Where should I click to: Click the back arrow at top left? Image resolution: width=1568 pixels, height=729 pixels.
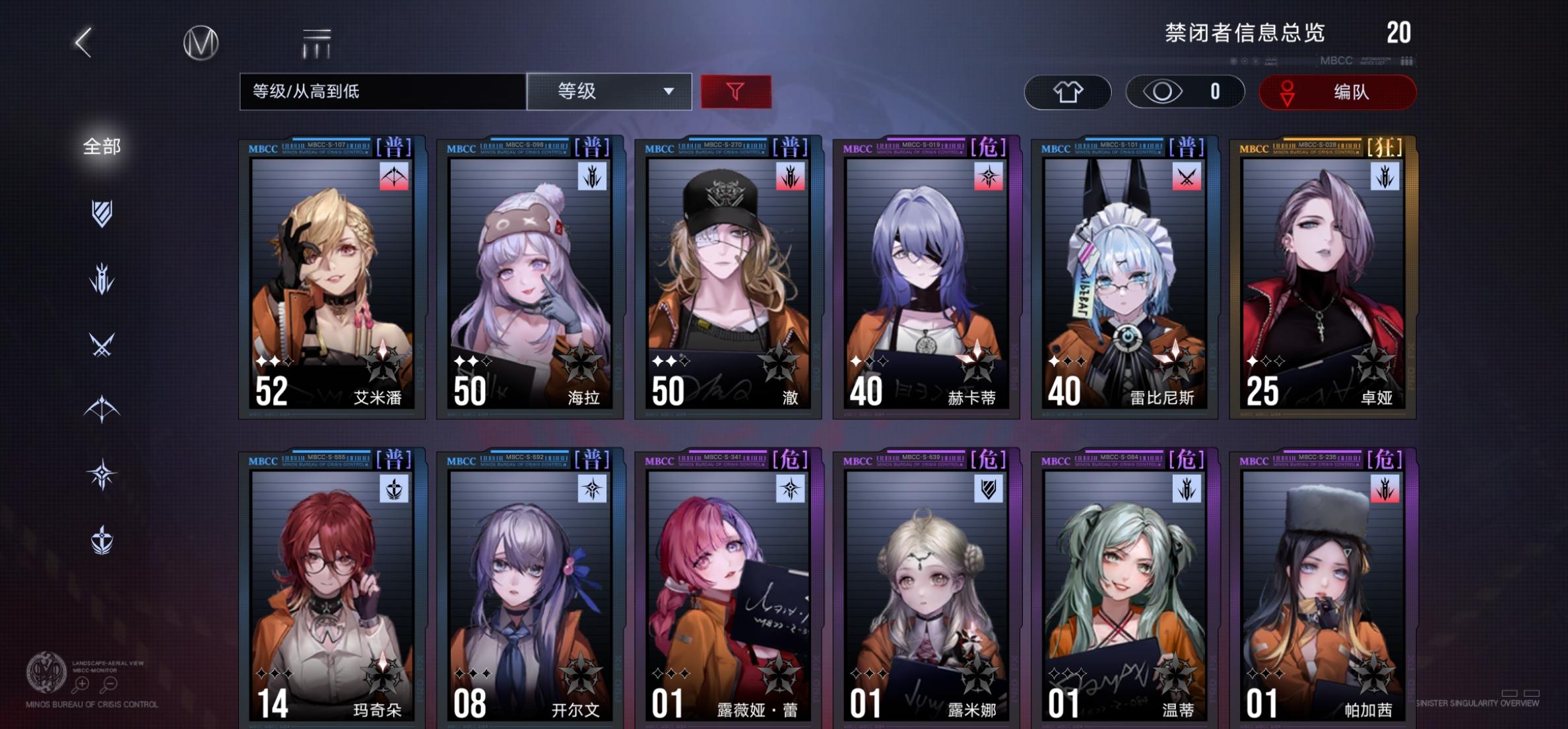click(x=83, y=42)
